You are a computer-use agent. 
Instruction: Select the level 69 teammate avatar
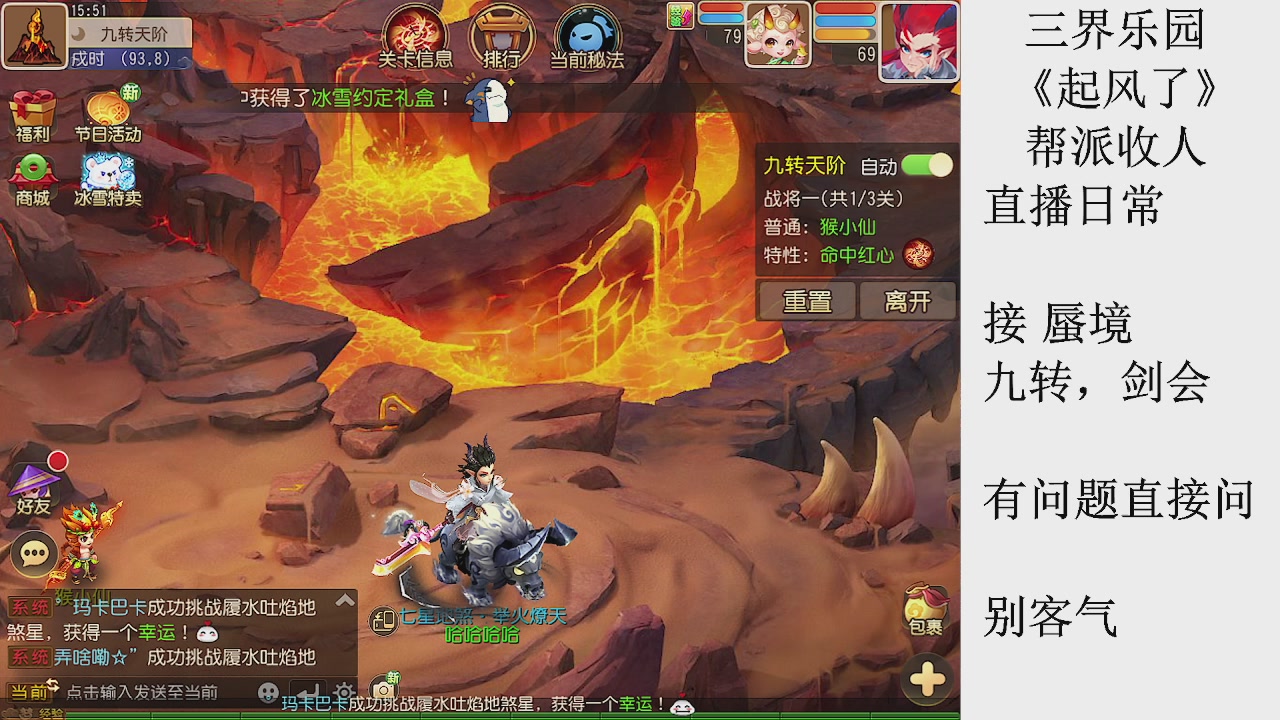919,40
